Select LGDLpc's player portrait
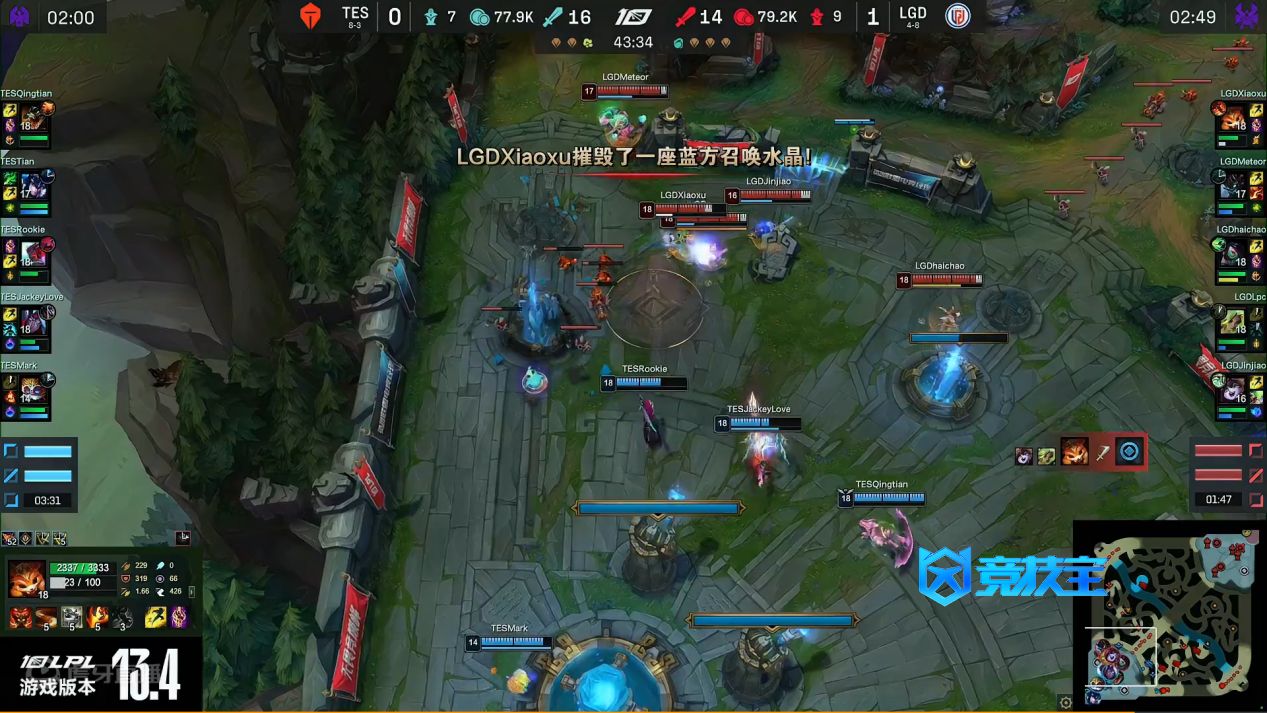 click(1232, 322)
